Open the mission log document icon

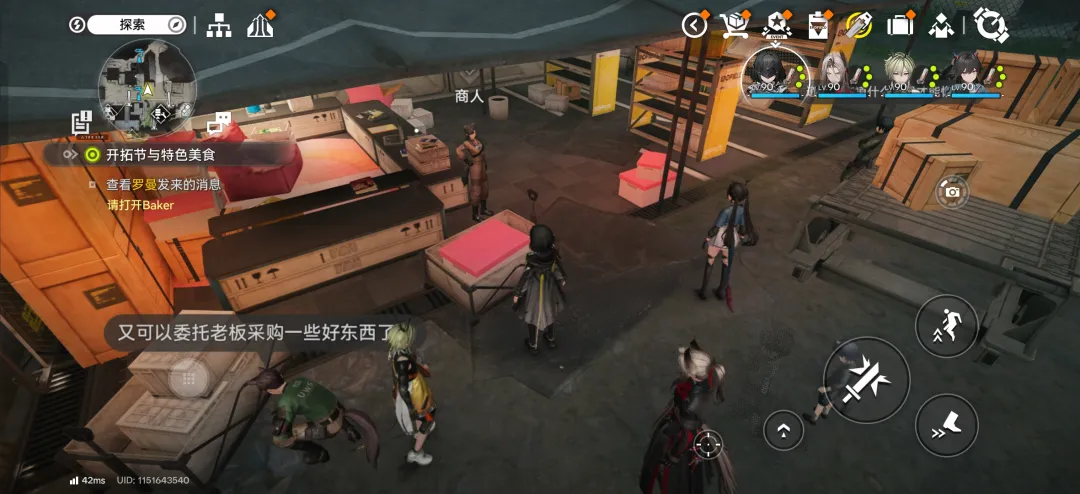[82, 122]
